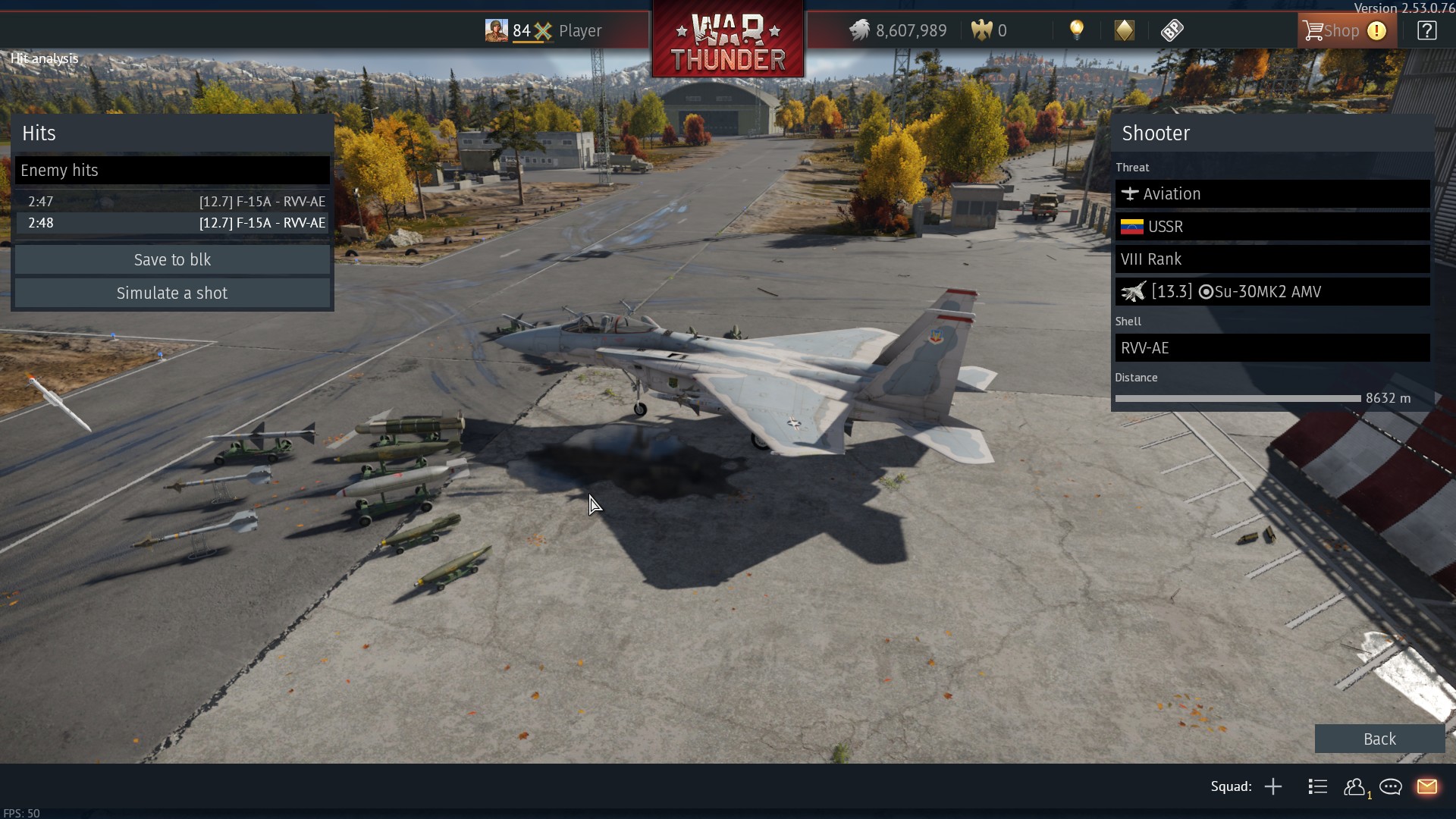Screen dimensions: 1456x819
Task: Select the 2:48 F-15A hit row
Action: (172, 223)
